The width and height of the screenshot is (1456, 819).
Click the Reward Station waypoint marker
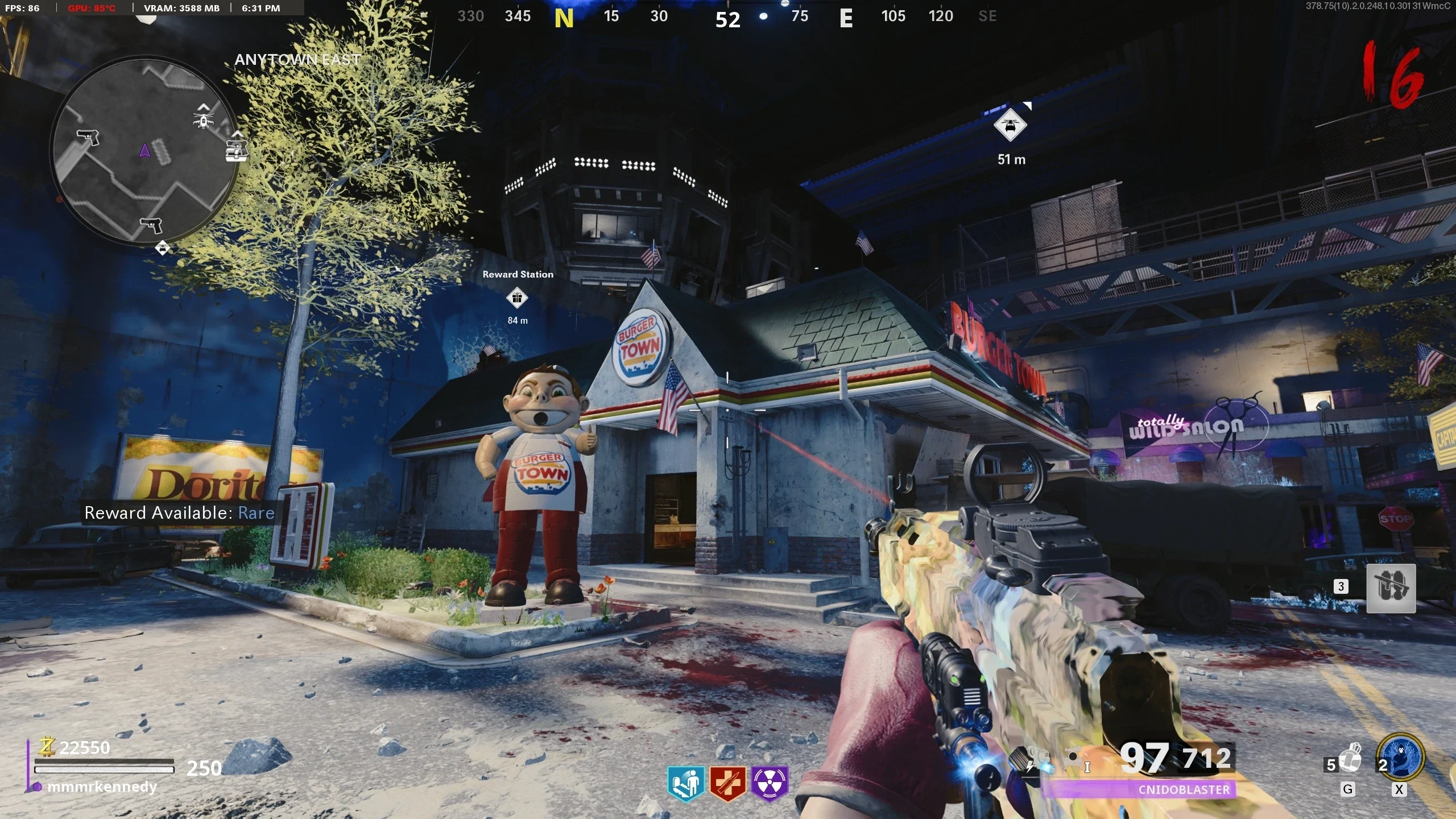click(x=517, y=298)
